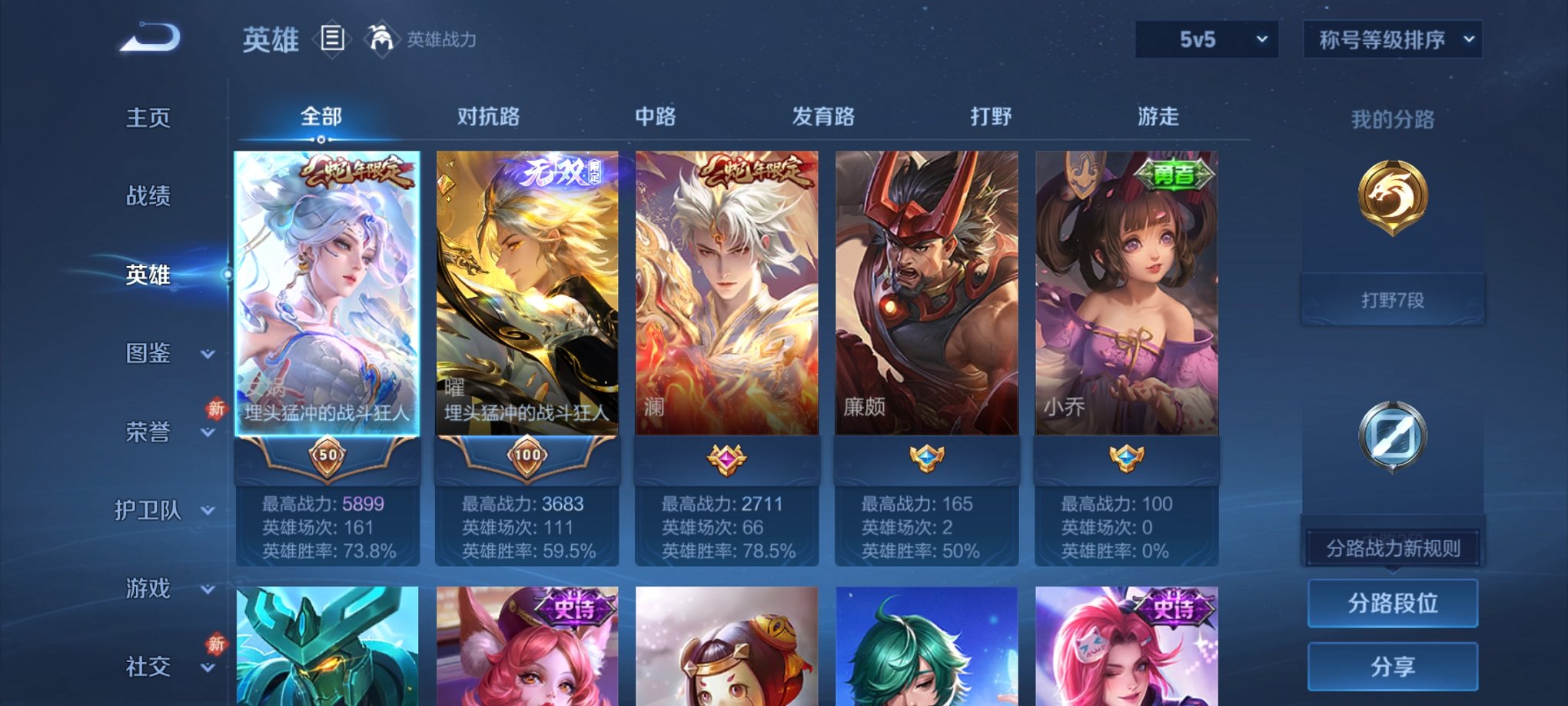
Task: Open the 中路 heroes tab
Action: (655, 117)
